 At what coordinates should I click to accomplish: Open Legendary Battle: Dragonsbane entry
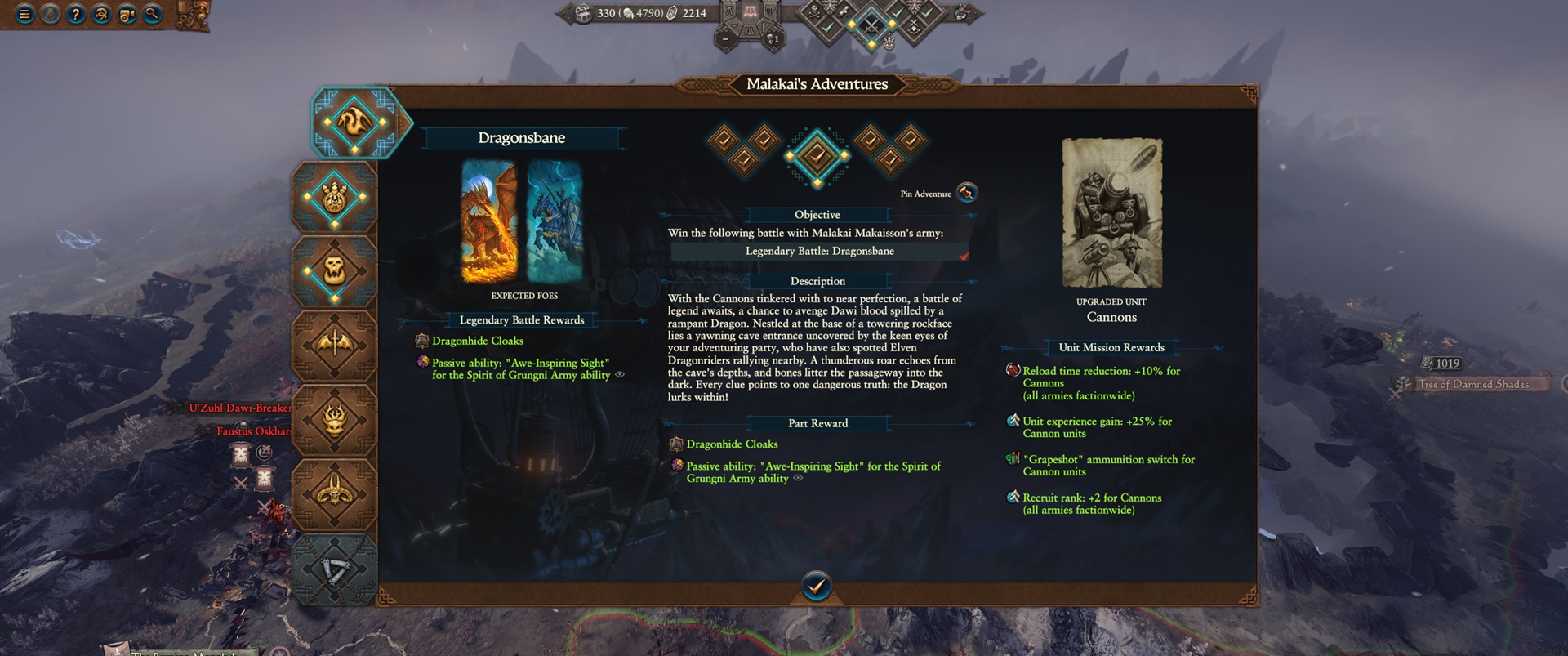tap(817, 251)
